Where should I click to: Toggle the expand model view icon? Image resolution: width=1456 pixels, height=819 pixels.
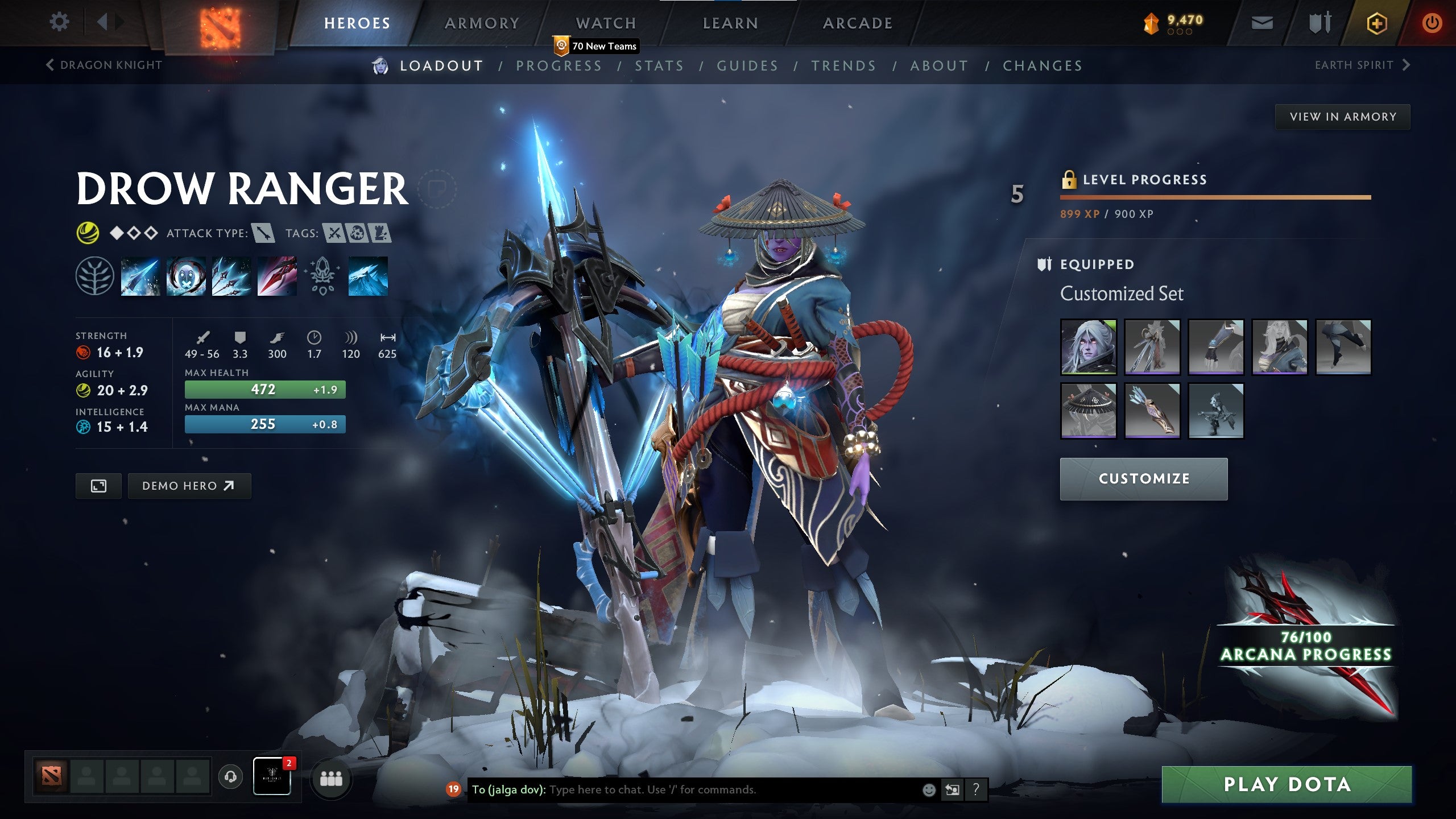98,486
